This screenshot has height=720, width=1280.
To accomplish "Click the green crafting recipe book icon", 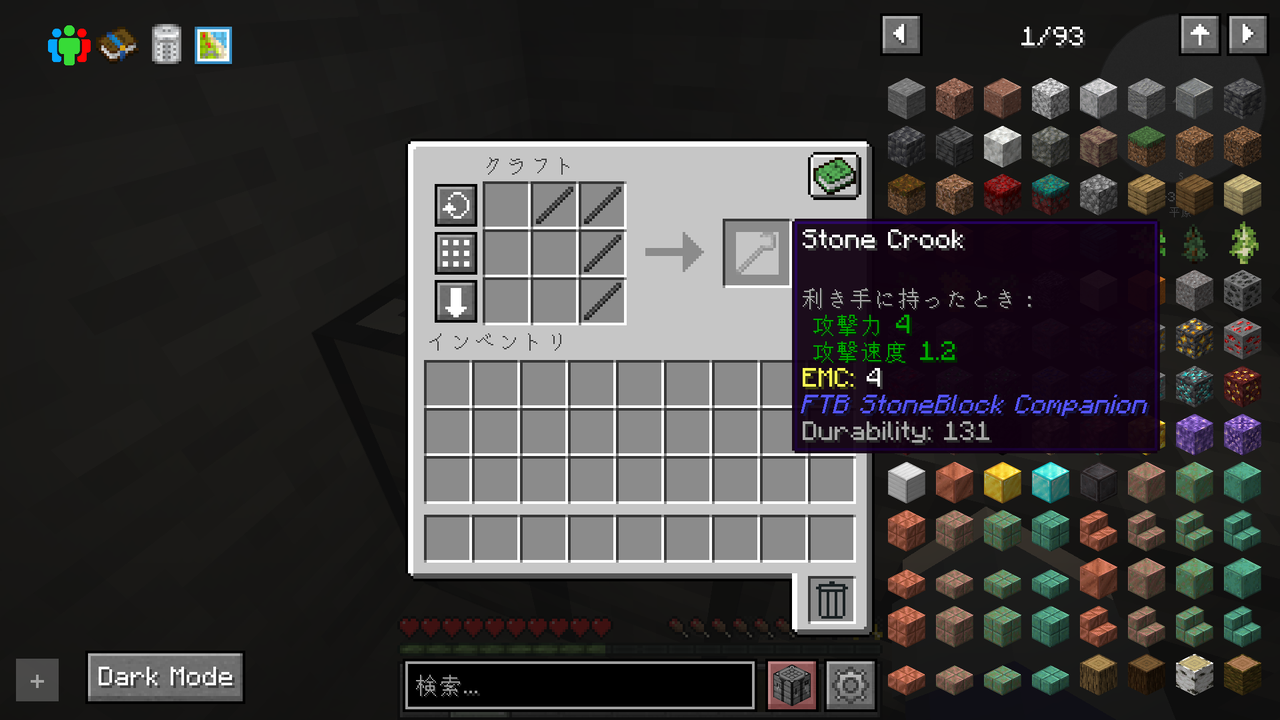I will [x=833, y=174].
